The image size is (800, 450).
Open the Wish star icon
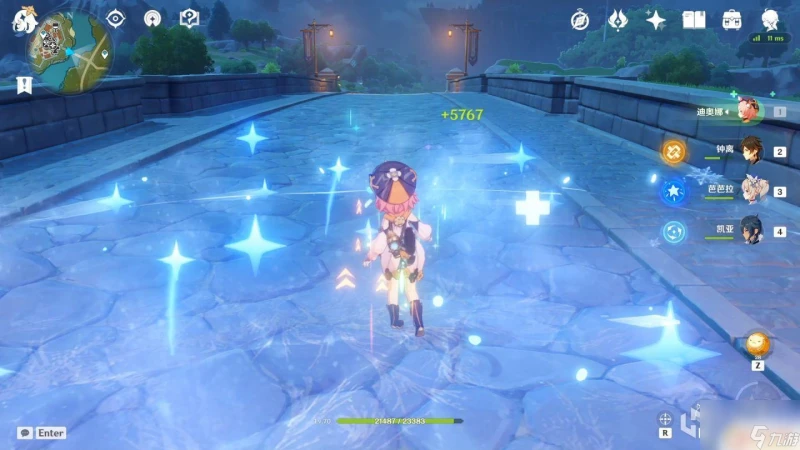pos(656,19)
